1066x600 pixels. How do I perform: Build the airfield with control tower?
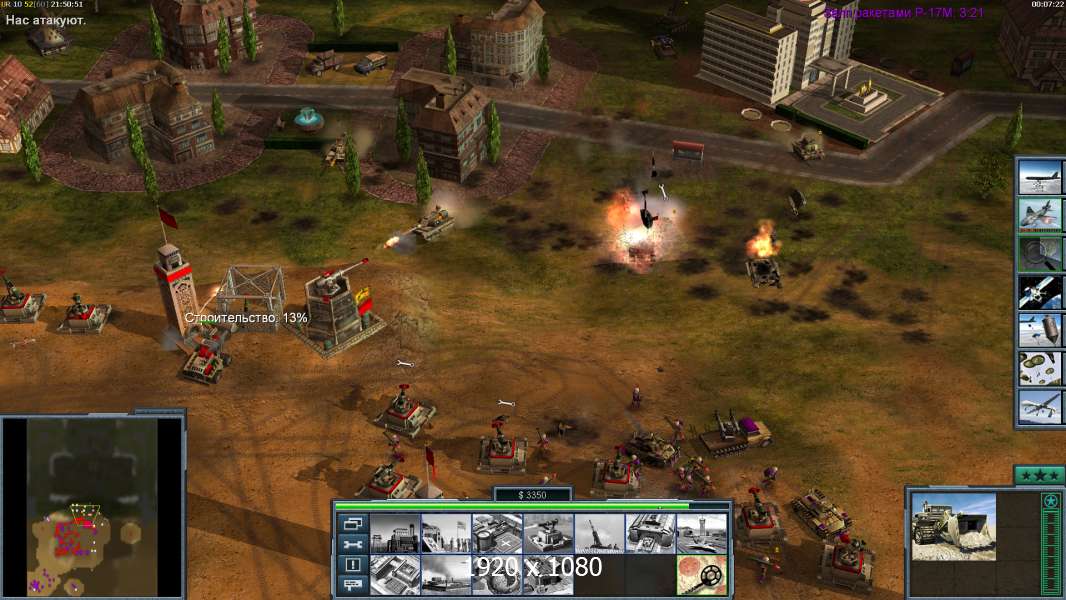701,533
